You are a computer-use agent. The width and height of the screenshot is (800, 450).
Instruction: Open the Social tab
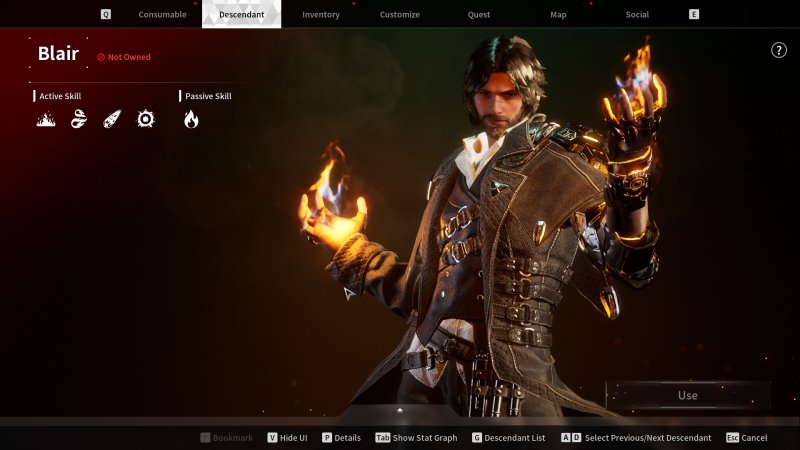637,15
